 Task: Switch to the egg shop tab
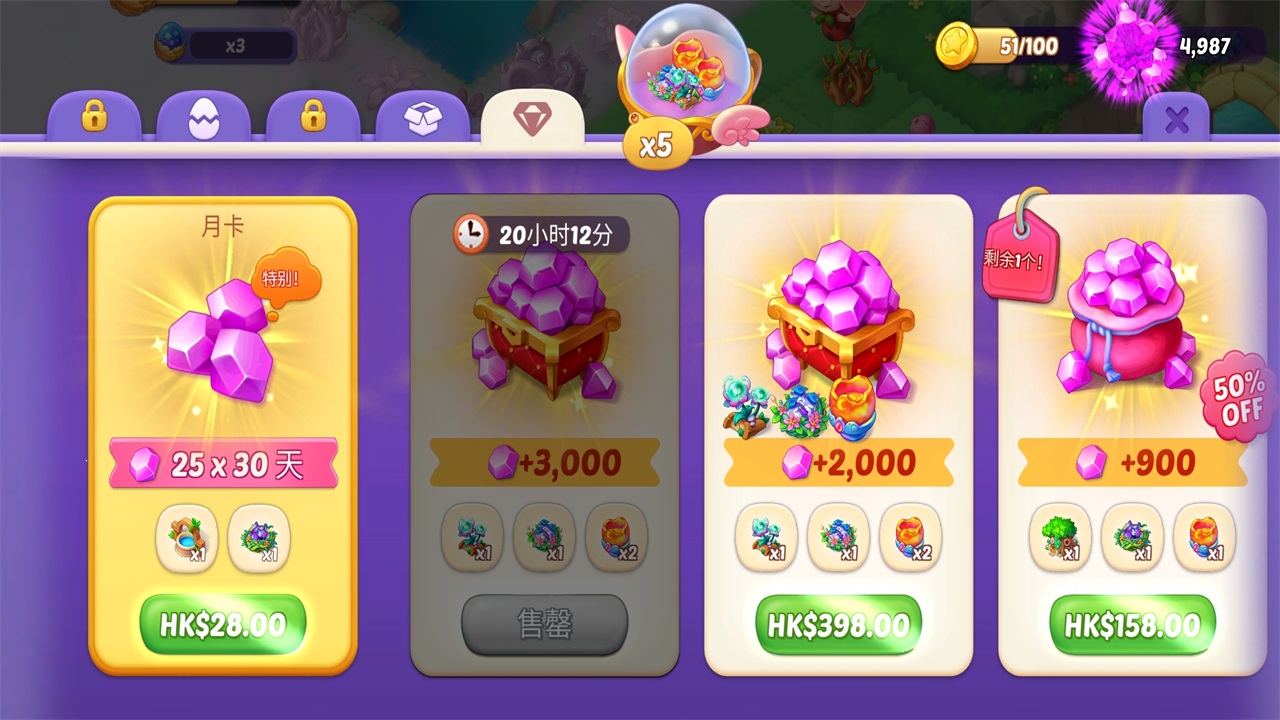tap(203, 119)
